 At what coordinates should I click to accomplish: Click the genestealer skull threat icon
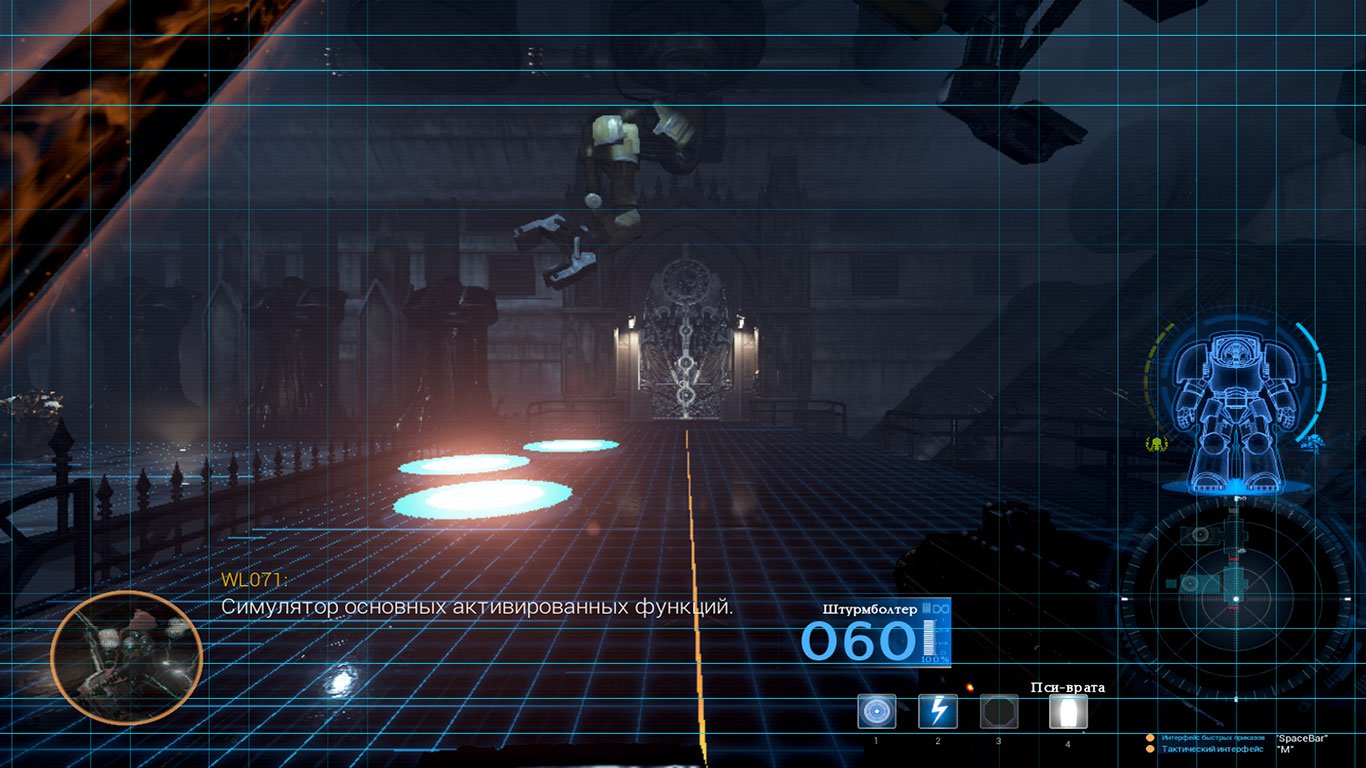point(1156,444)
